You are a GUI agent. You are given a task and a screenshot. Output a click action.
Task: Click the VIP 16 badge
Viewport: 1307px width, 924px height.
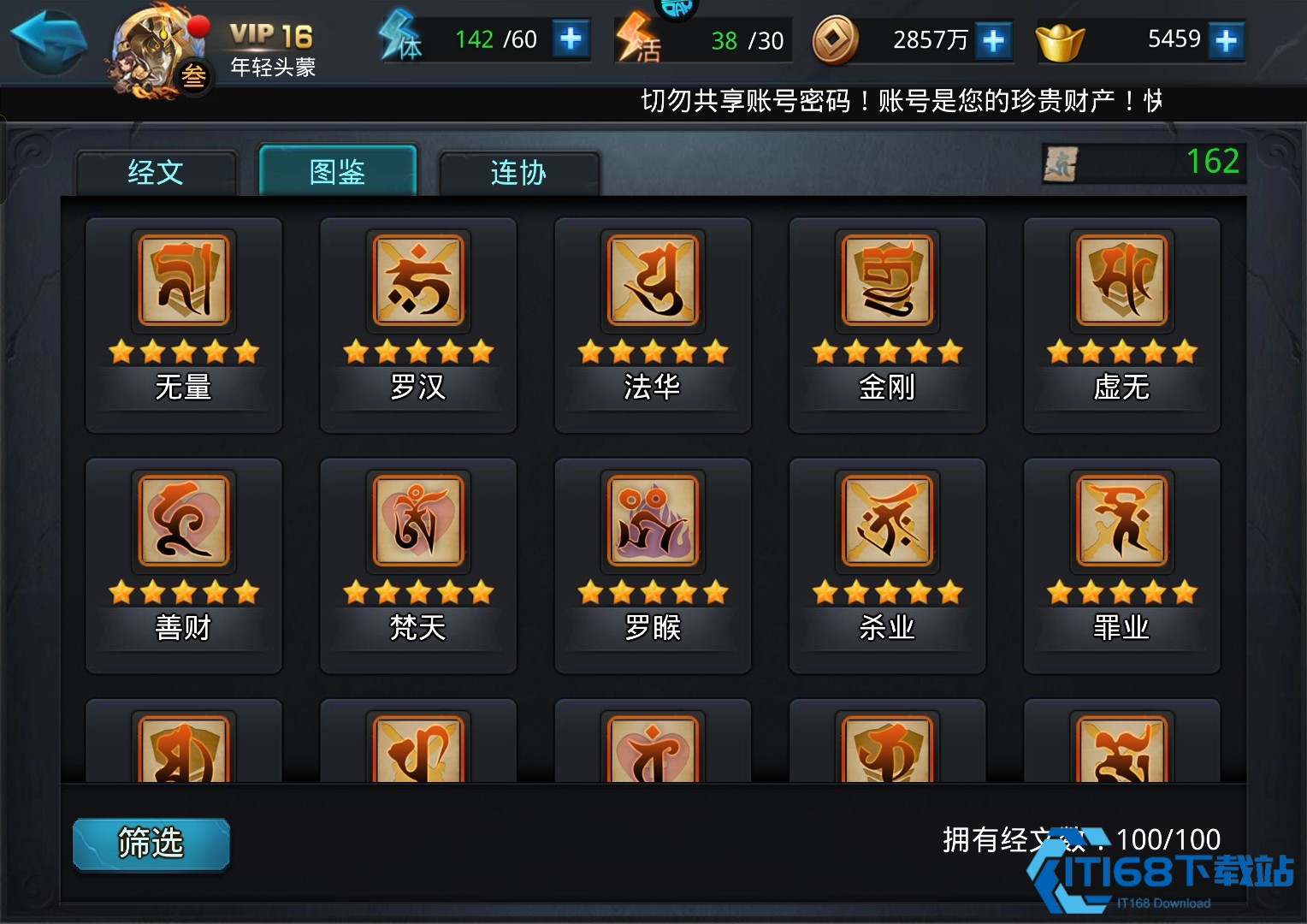pos(269,34)
